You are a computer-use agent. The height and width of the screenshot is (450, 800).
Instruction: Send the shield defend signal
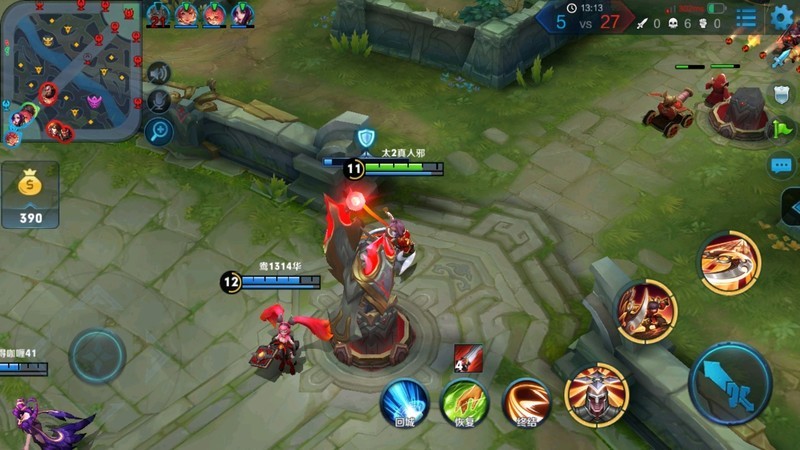(x=781, y=94)
